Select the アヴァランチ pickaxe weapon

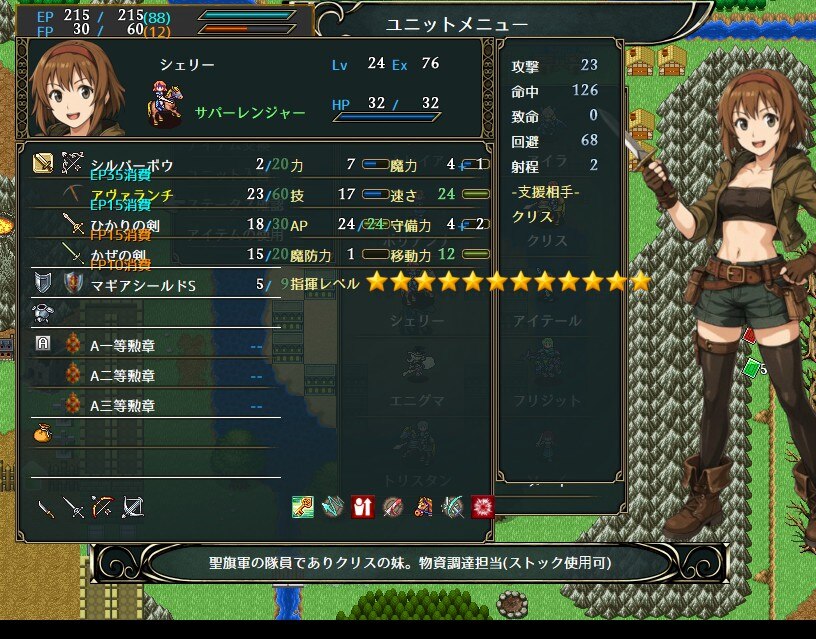(131, 195)
